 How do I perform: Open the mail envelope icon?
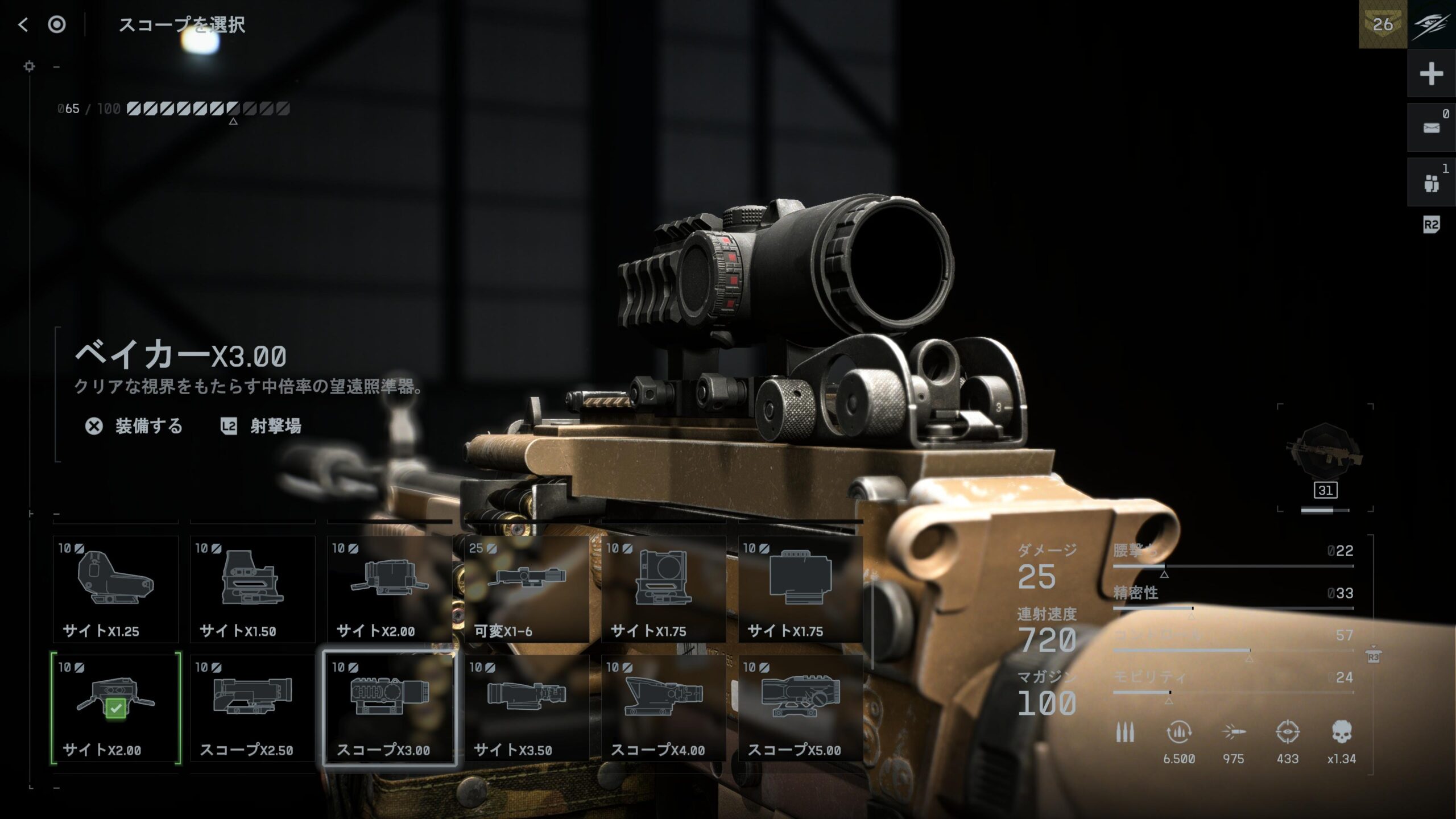pyautogui.click(x=1431, y=128)
